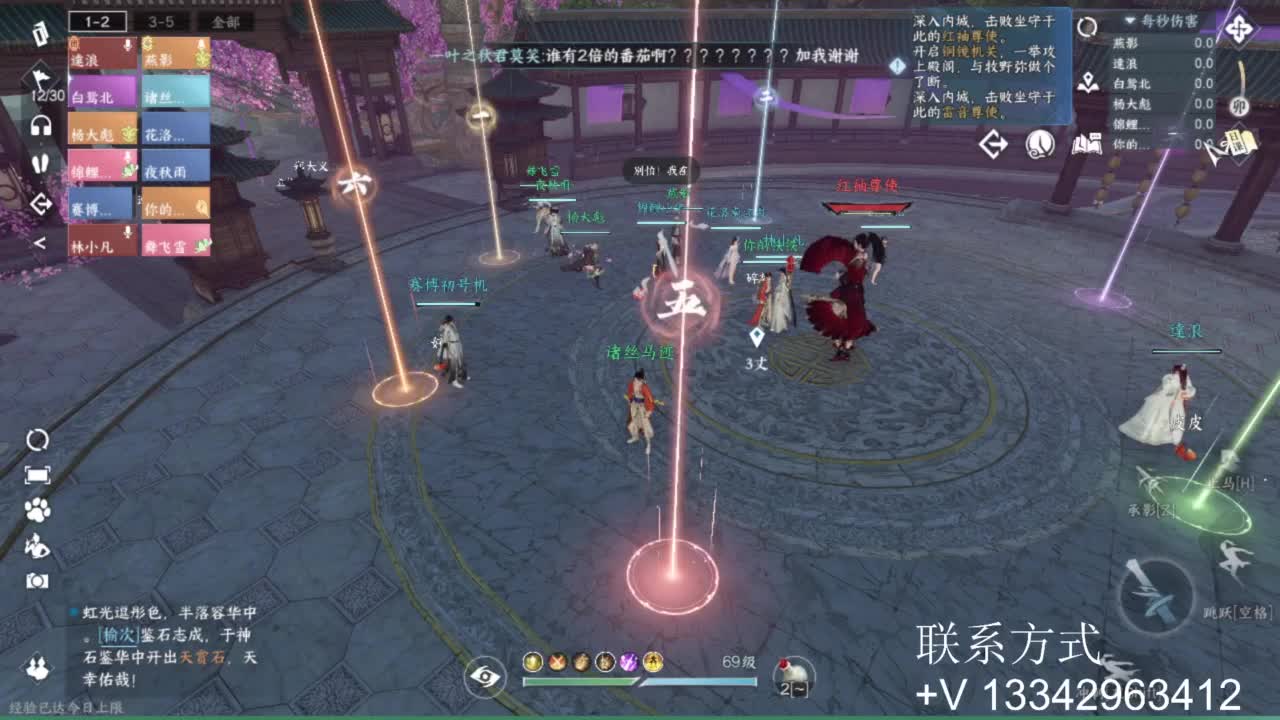Mute 燕影's microphone in the team list
This screenshot has height=720, width=1280.
pyautogui.click(x=201, y=45)
